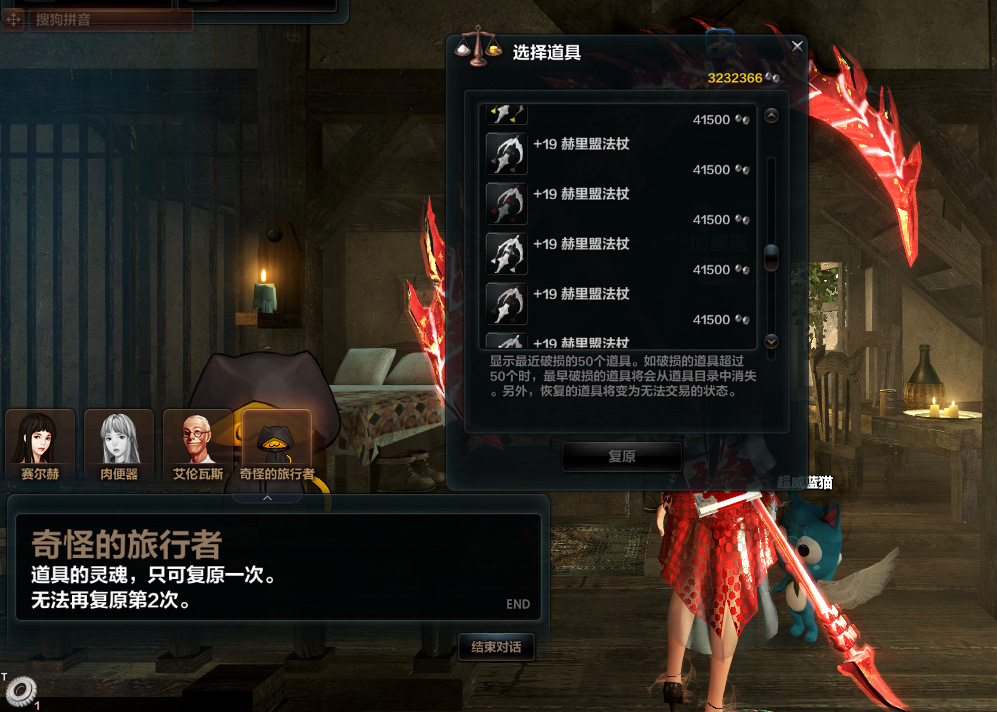This screenshot has width=997, height=712.
Task: Collapse the dialogue panel with the arrow
Action: coord(267,497)
